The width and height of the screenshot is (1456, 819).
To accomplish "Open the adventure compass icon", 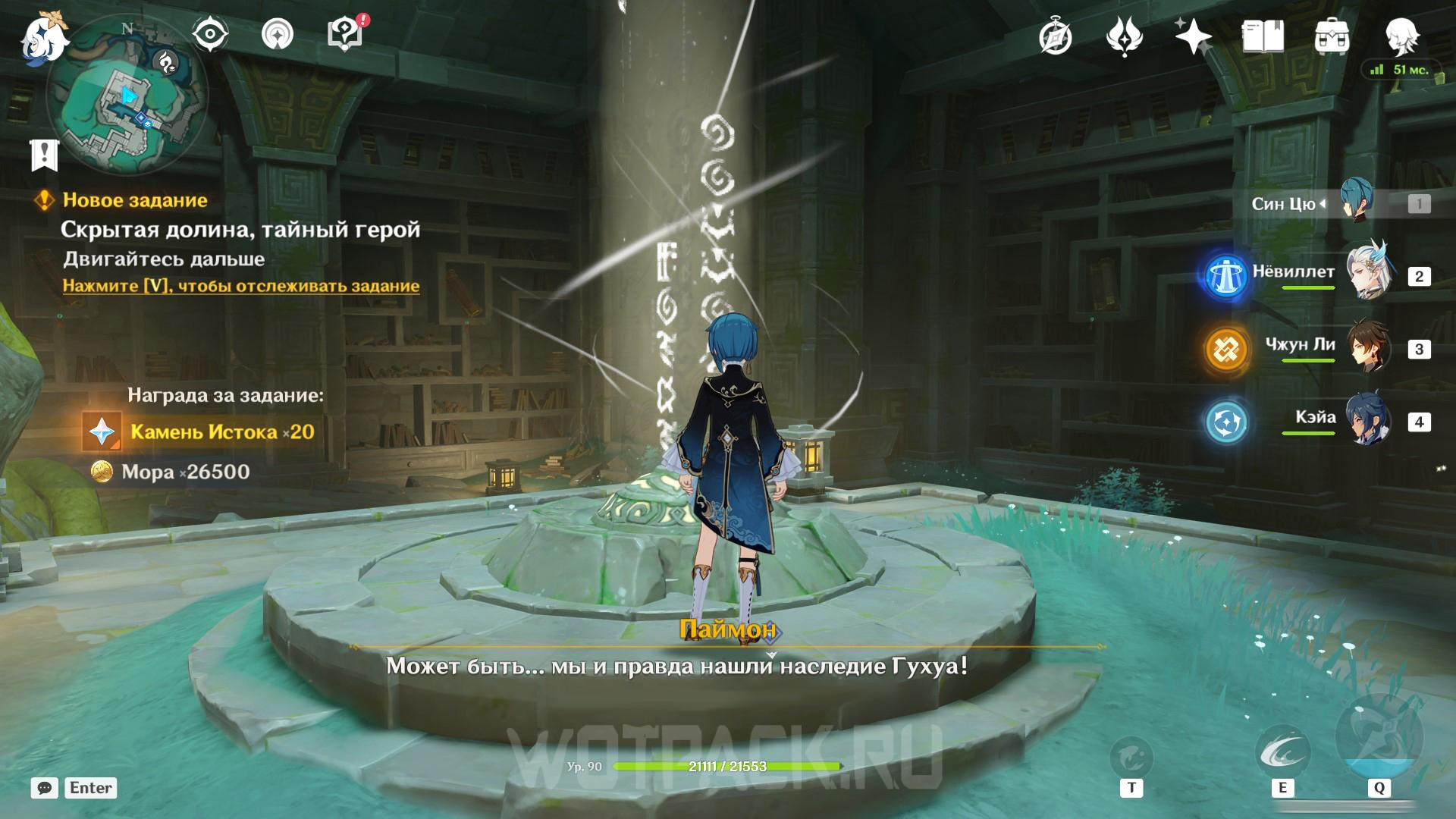I will tap(1055, 36).
